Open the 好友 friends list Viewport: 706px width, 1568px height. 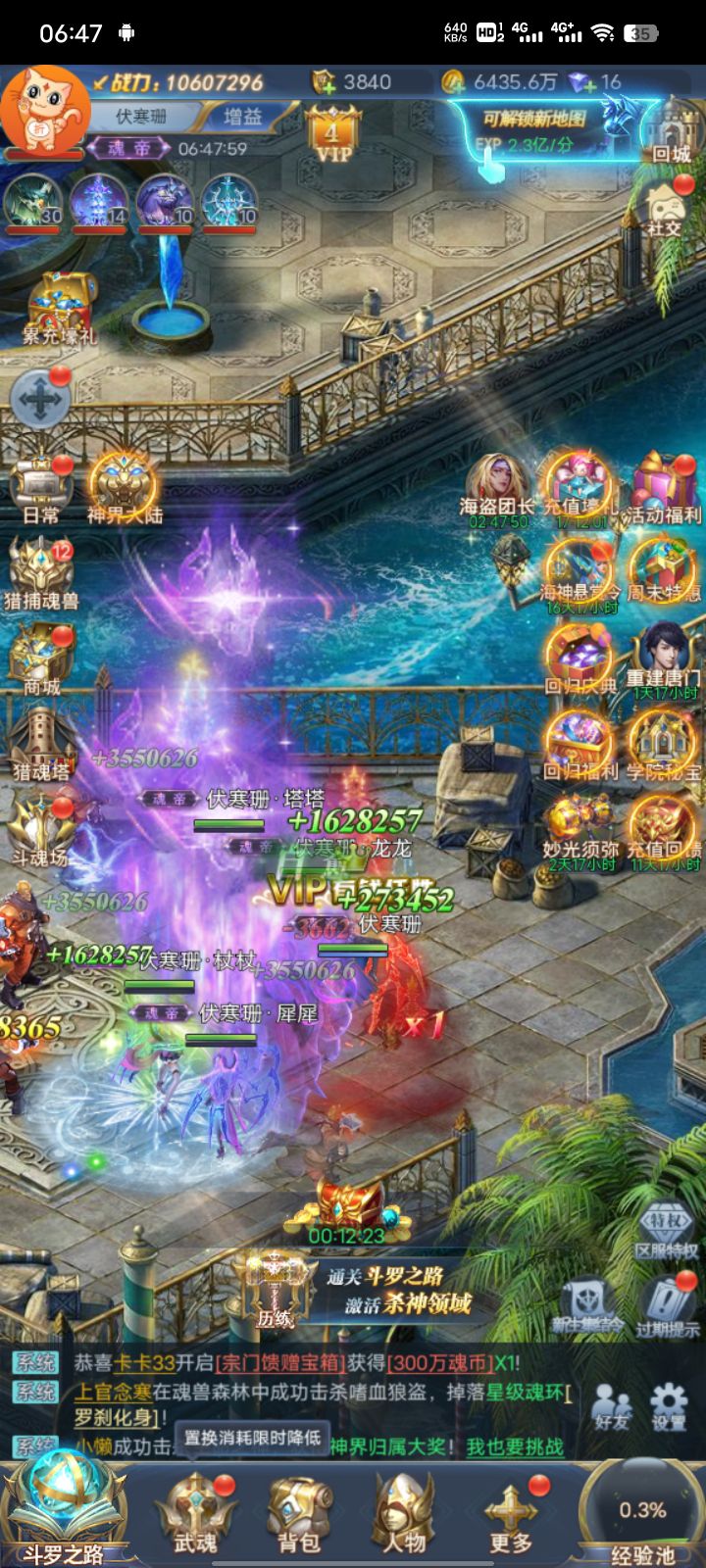pos(612,1404)
